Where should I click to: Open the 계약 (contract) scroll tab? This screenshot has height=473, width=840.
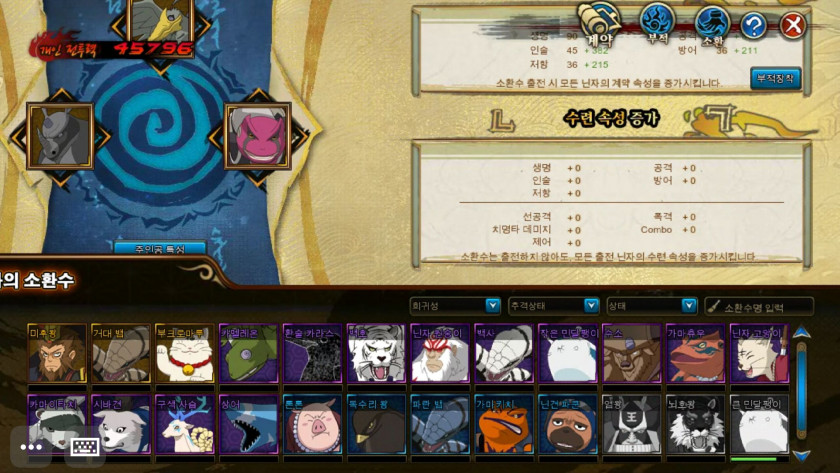click(600, 22)
